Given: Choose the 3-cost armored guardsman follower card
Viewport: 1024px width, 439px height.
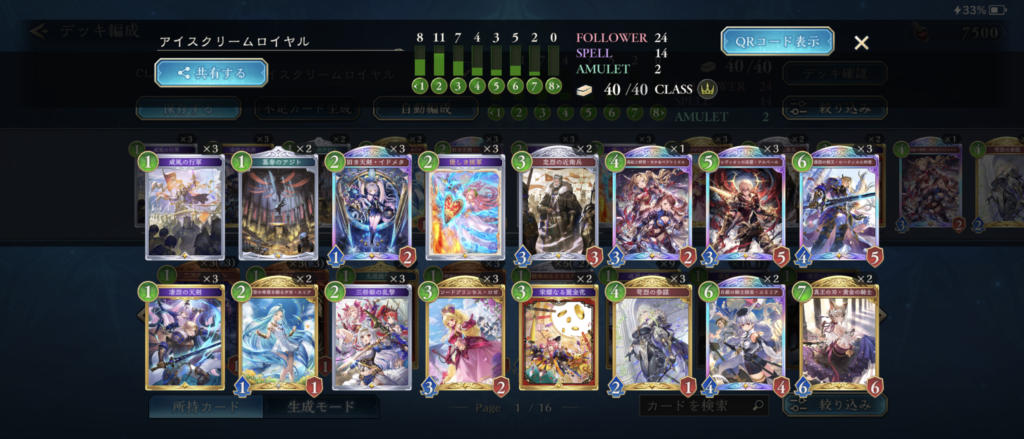Looking at the screenshot, I should click(x=558, y=207).
